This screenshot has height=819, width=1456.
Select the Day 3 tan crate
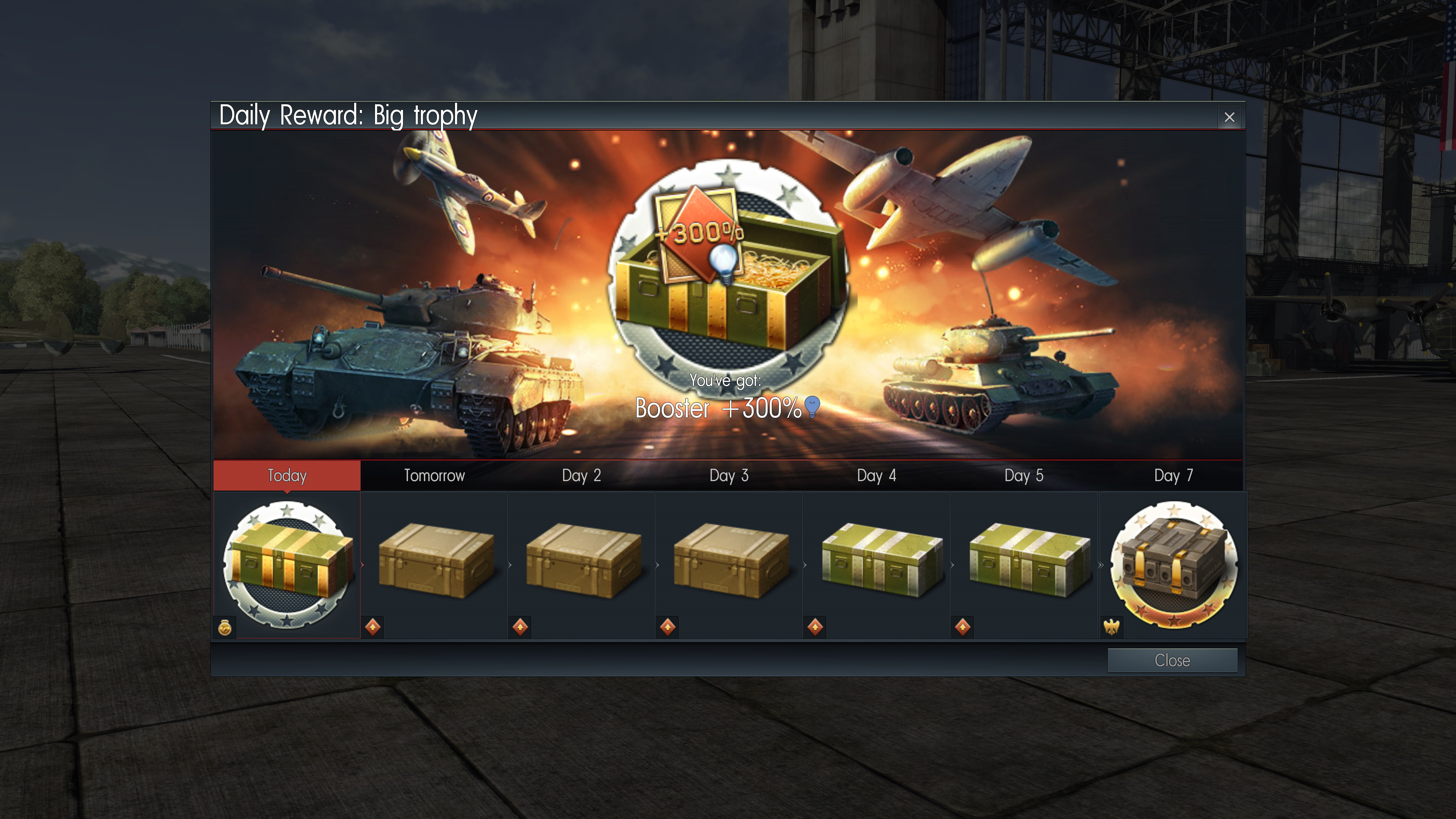click(x=730, y=561)
